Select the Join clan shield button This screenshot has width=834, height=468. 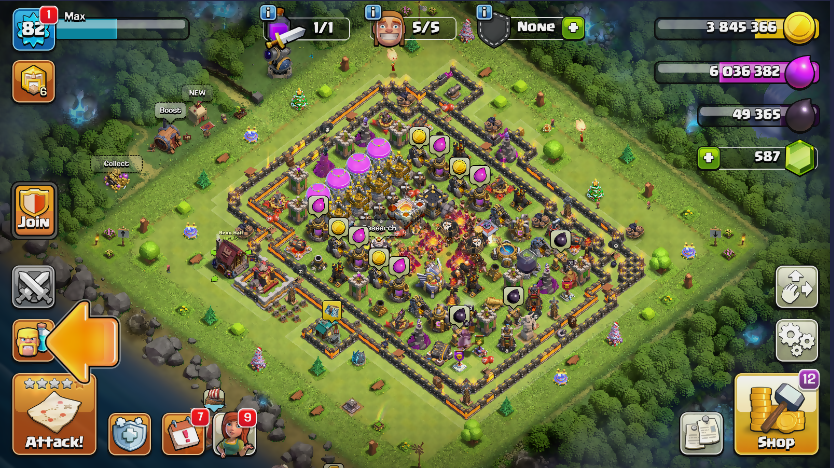tap(33, 210)
